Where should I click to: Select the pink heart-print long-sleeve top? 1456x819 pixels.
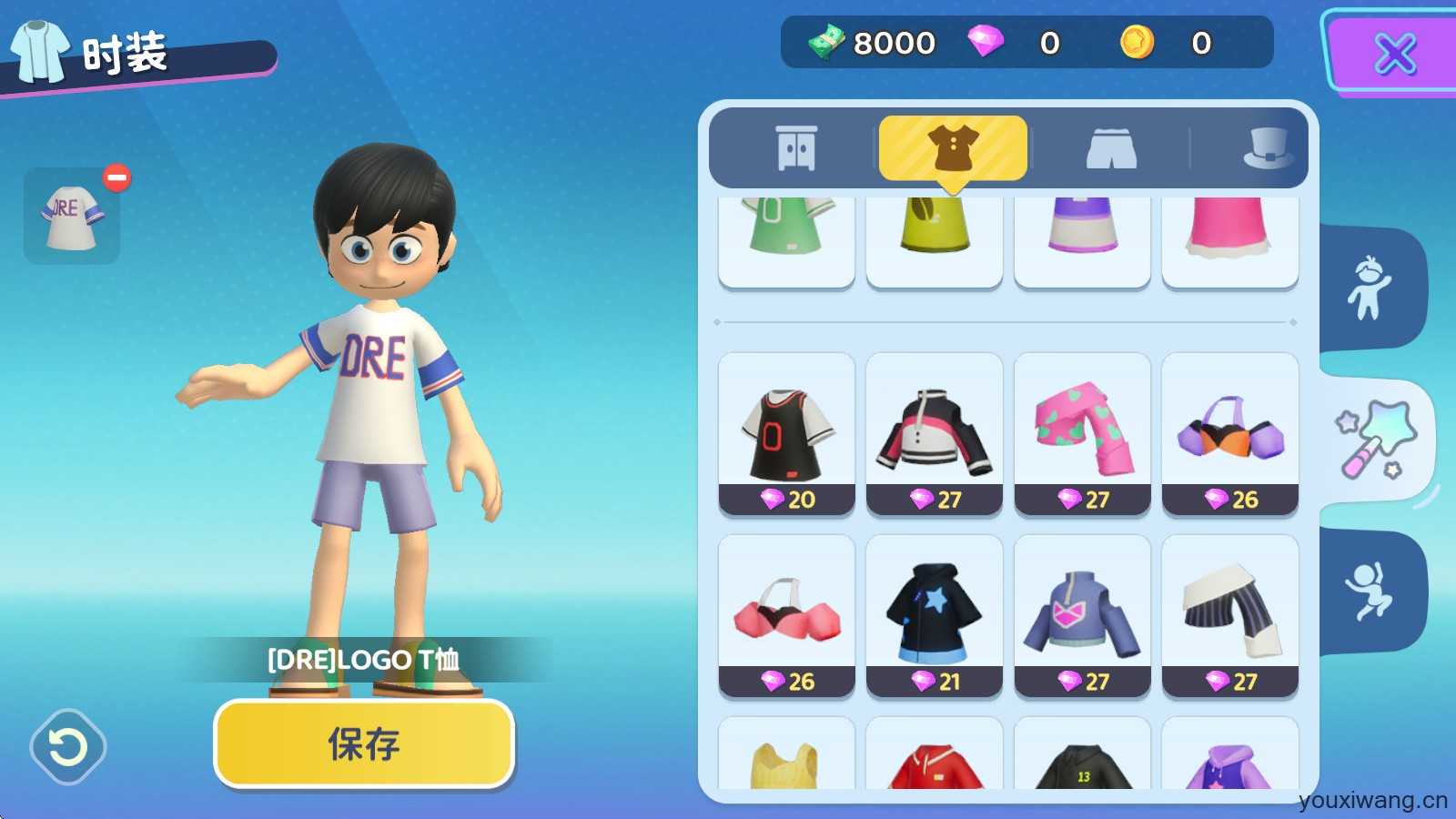tap(1082, 434)
